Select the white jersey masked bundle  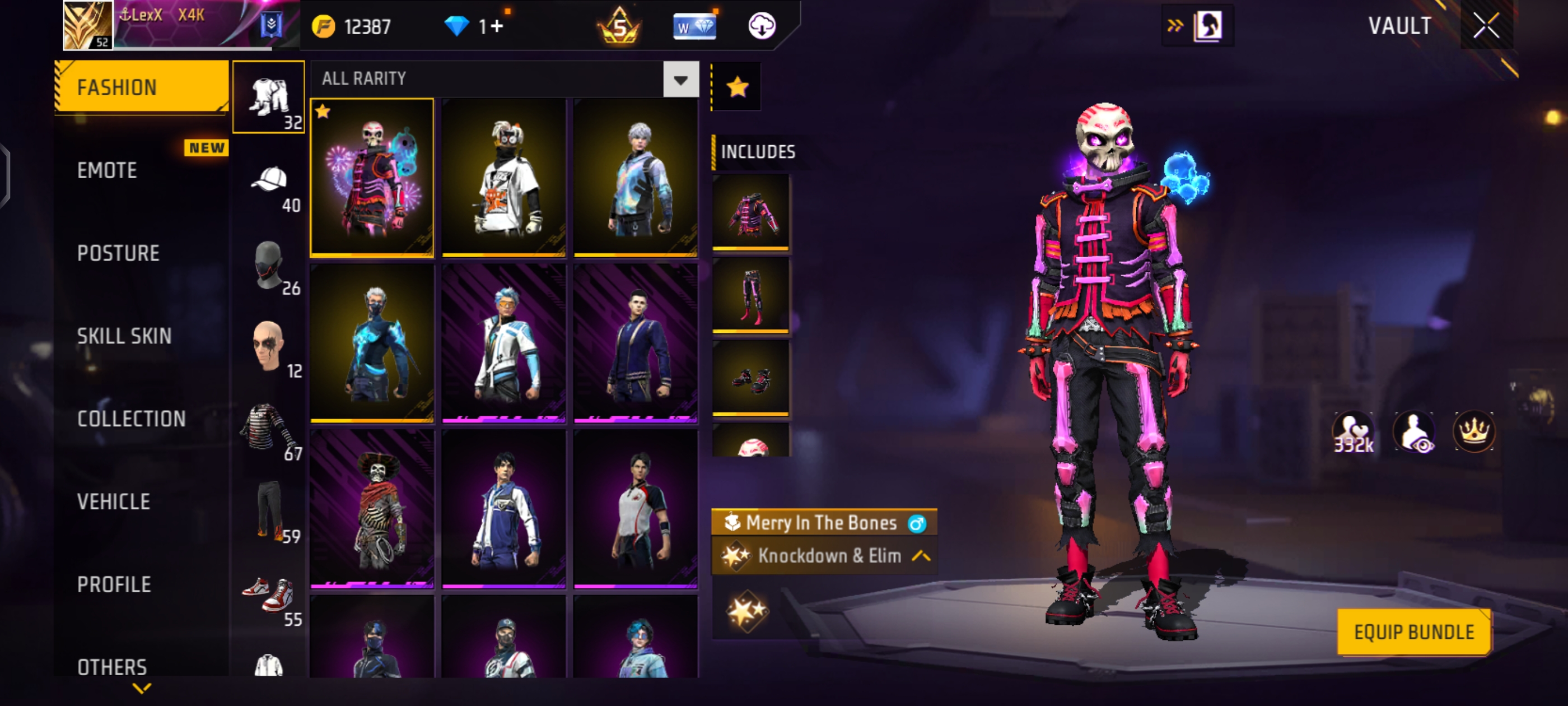tap(503, 177)
